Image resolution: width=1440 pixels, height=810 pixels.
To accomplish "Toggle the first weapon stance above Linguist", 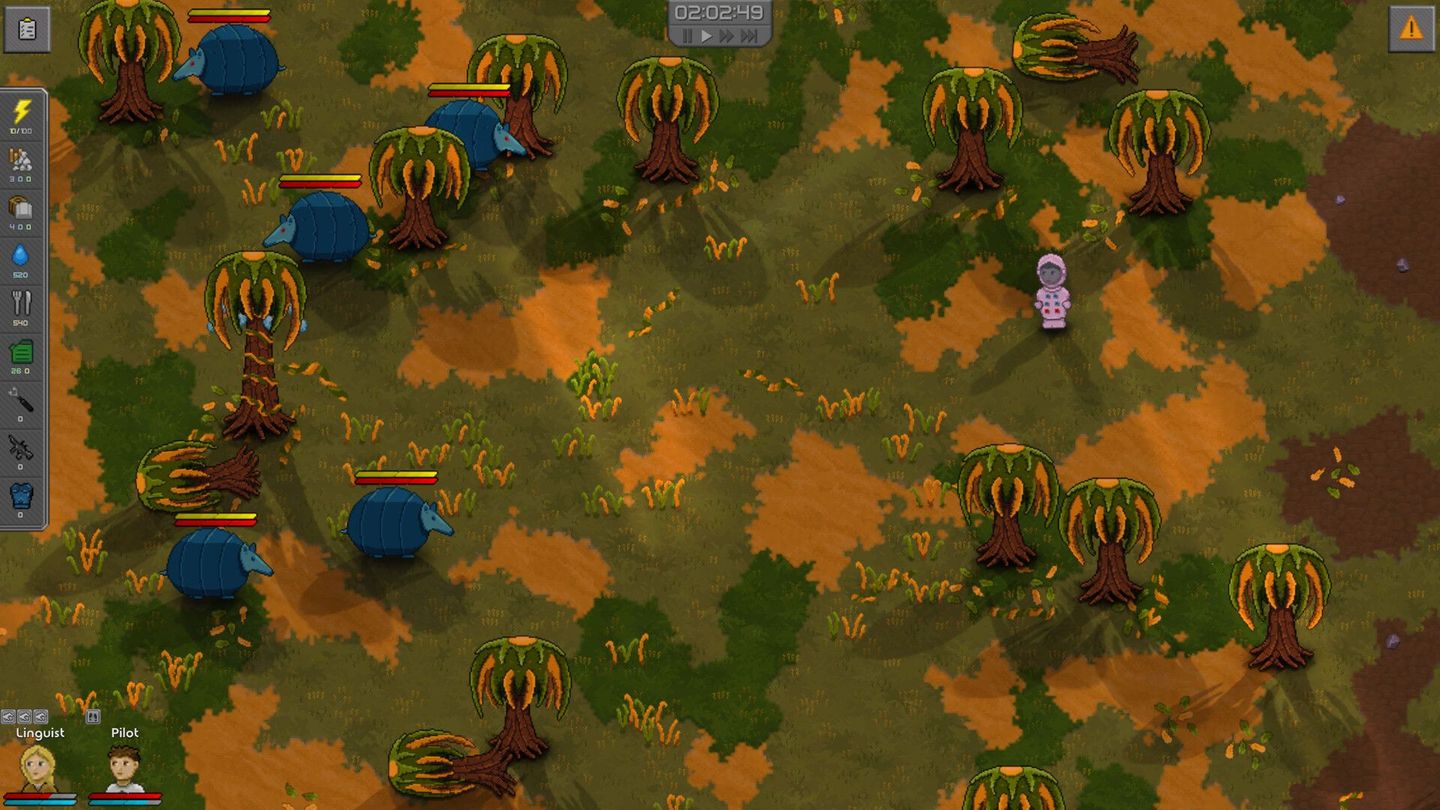I will tap(9, 717).
